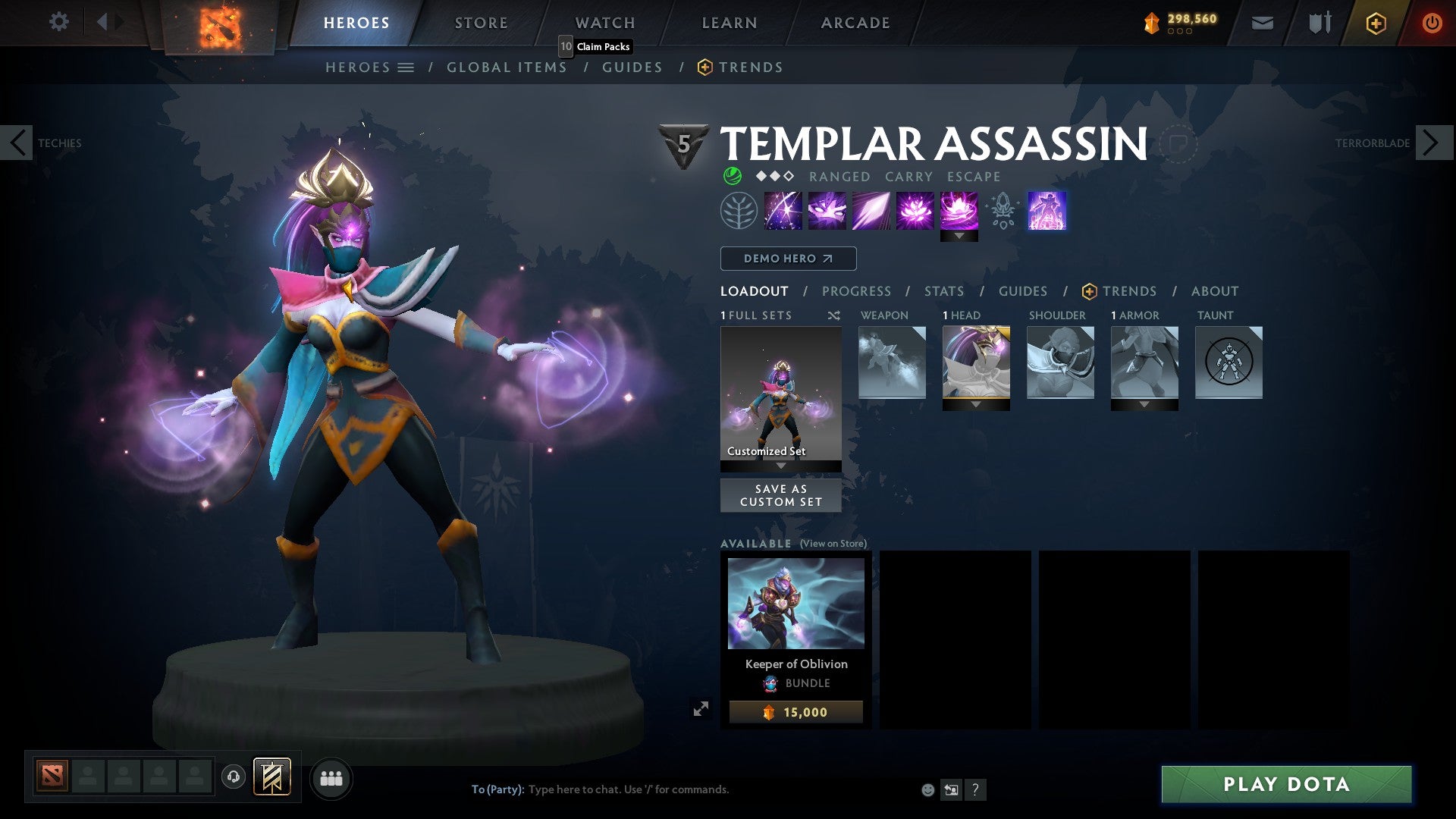
Task: Open the Heroes hamburger menu
Action: pyautogui.click(x=407, y=67)
